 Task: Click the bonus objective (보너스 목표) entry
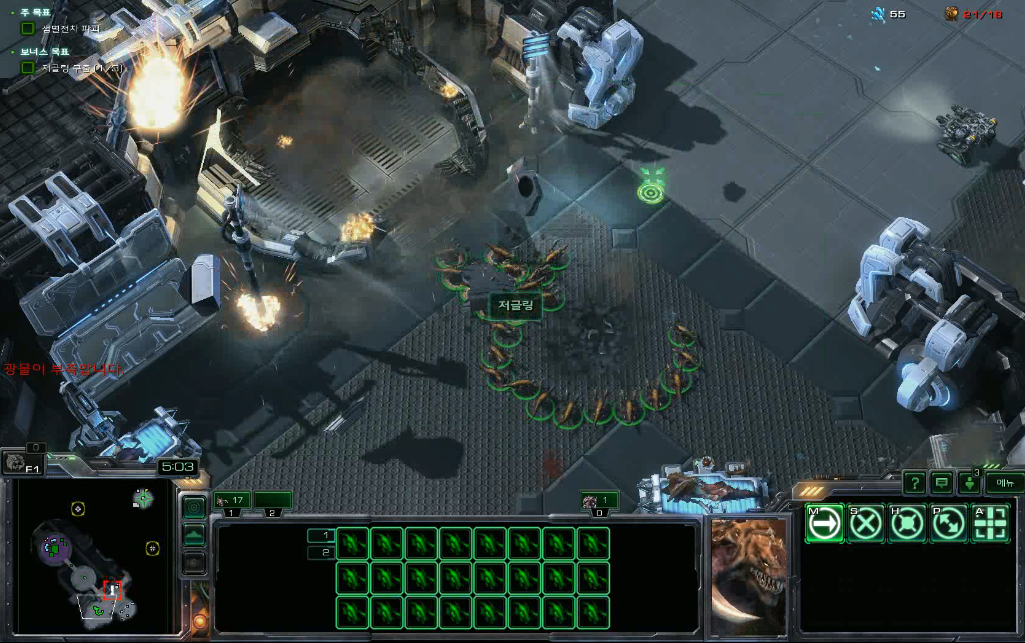(x=70, y=67)
